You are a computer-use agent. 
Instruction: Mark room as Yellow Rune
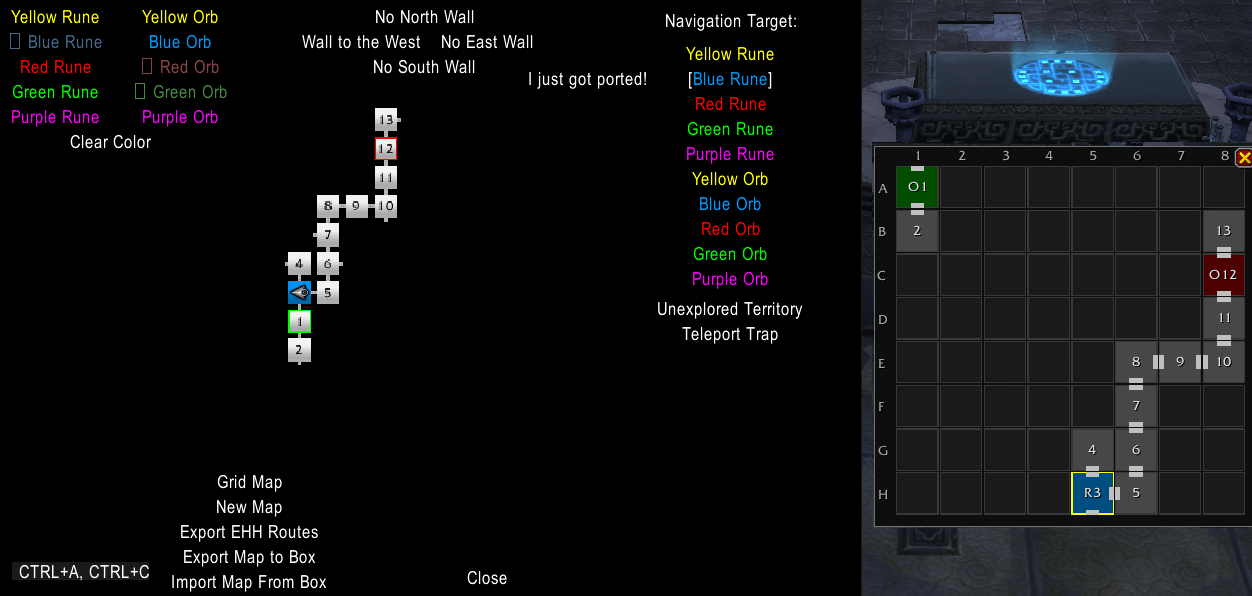point(55,17)
